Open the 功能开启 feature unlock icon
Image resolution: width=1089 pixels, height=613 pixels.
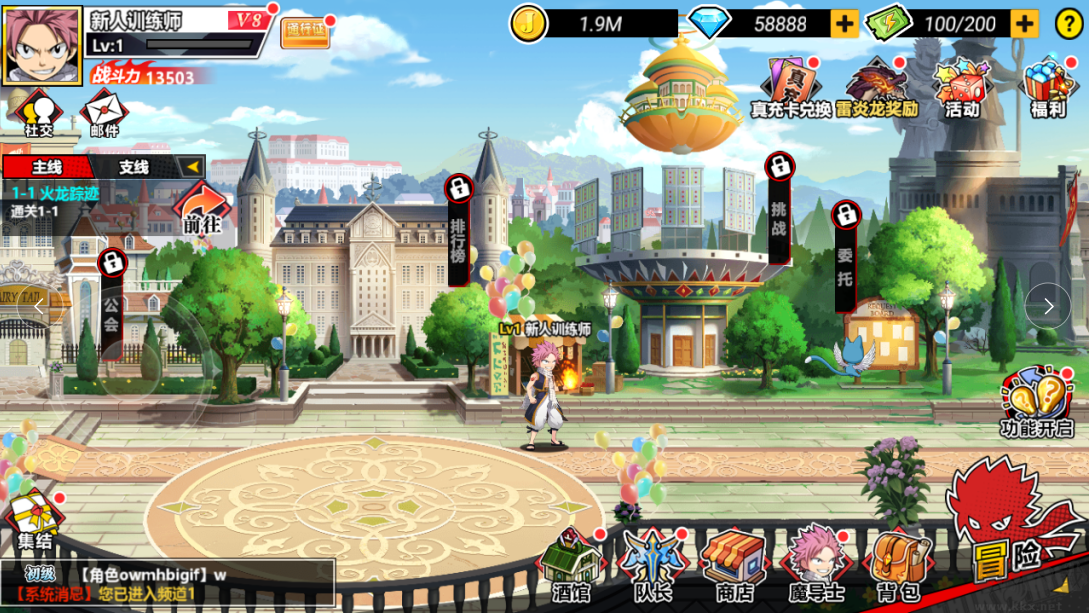[x=1036, y=404]
